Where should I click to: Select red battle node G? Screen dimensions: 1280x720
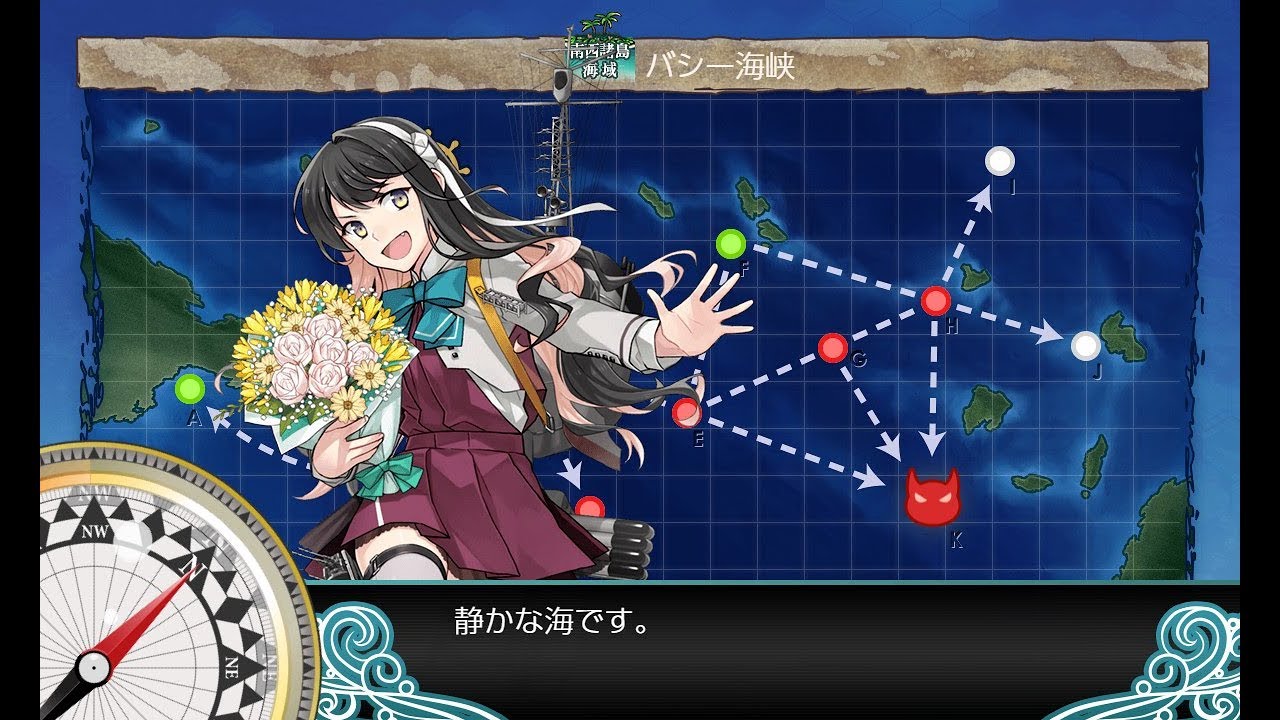tap(832, 348)
